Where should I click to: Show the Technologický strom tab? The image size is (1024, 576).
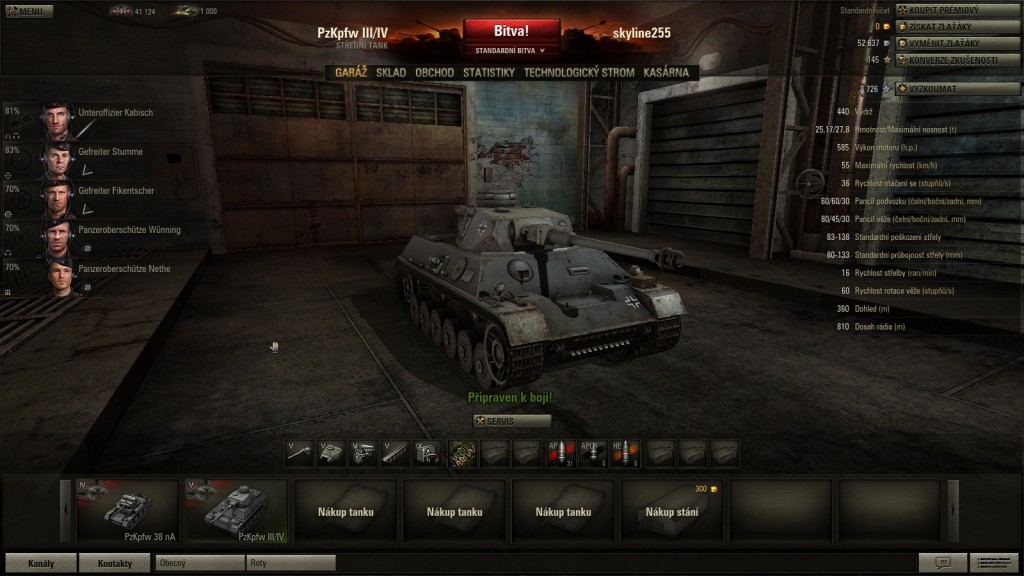(x=578, y=73)
